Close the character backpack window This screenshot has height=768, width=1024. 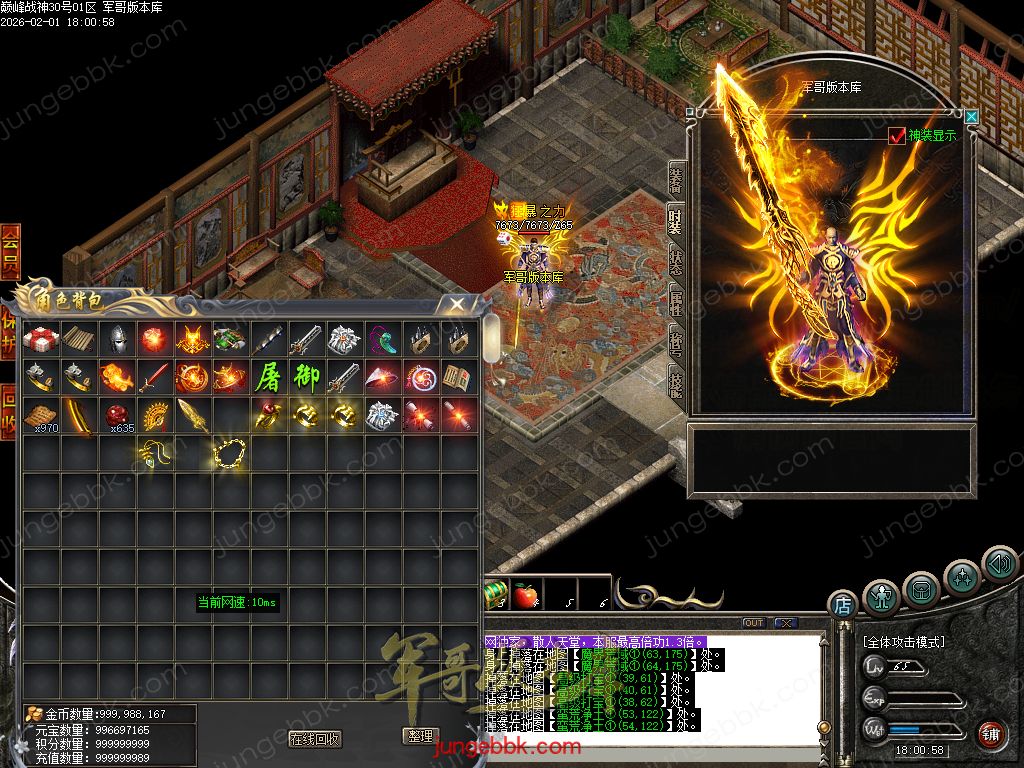tap(456, 303)
